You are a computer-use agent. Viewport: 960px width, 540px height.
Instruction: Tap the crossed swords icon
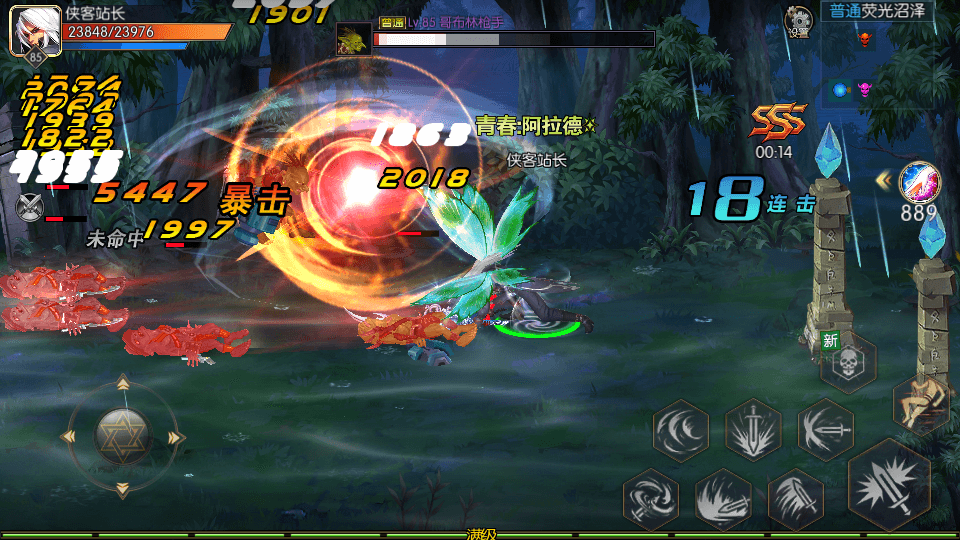pos(29,206)
